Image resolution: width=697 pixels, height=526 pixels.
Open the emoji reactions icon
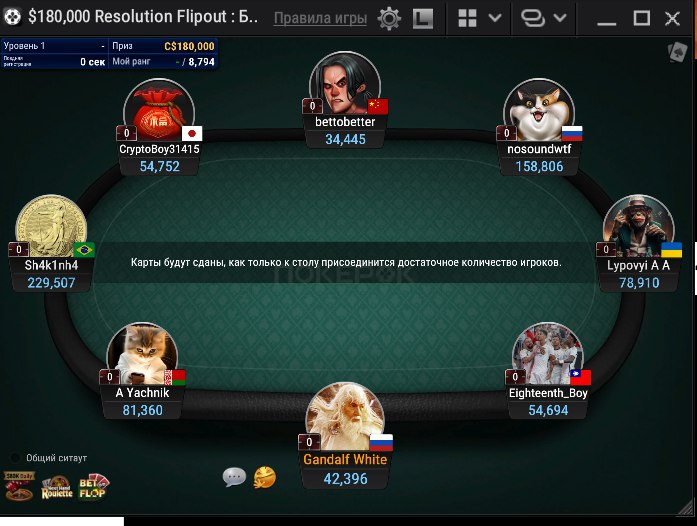click(264, 477)
